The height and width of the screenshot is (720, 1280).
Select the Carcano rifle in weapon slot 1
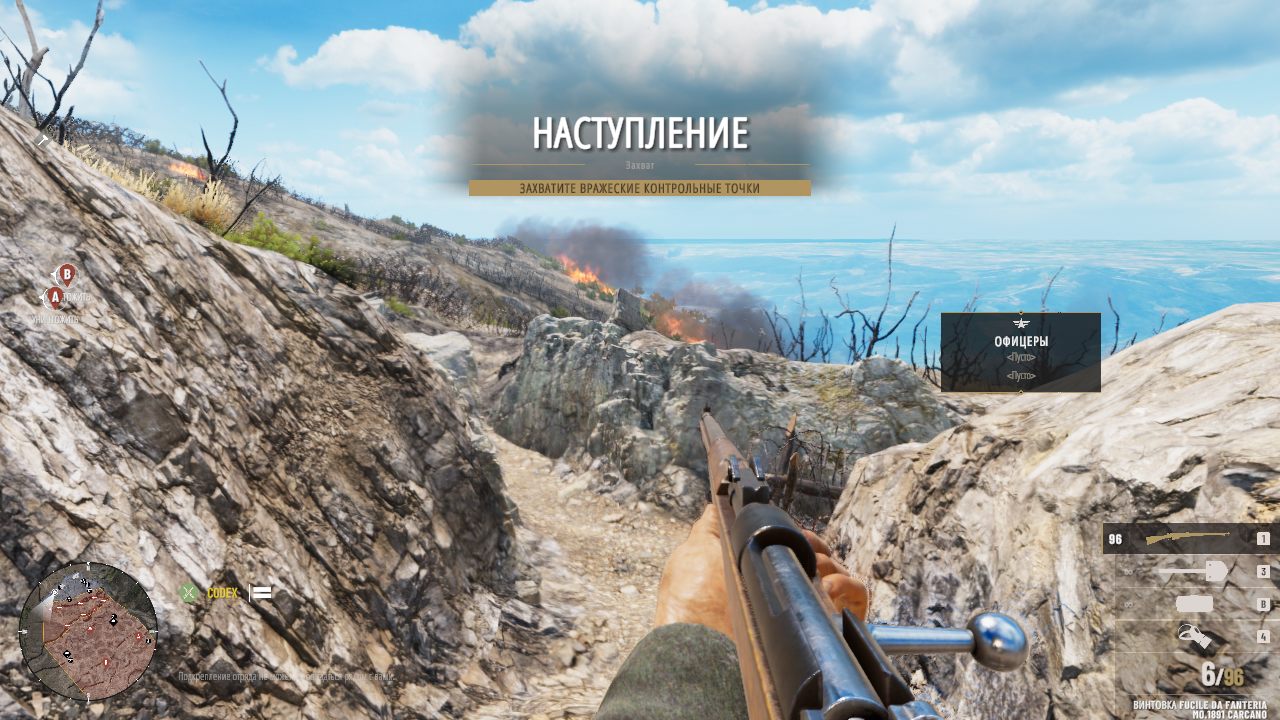click(1185, 539)
